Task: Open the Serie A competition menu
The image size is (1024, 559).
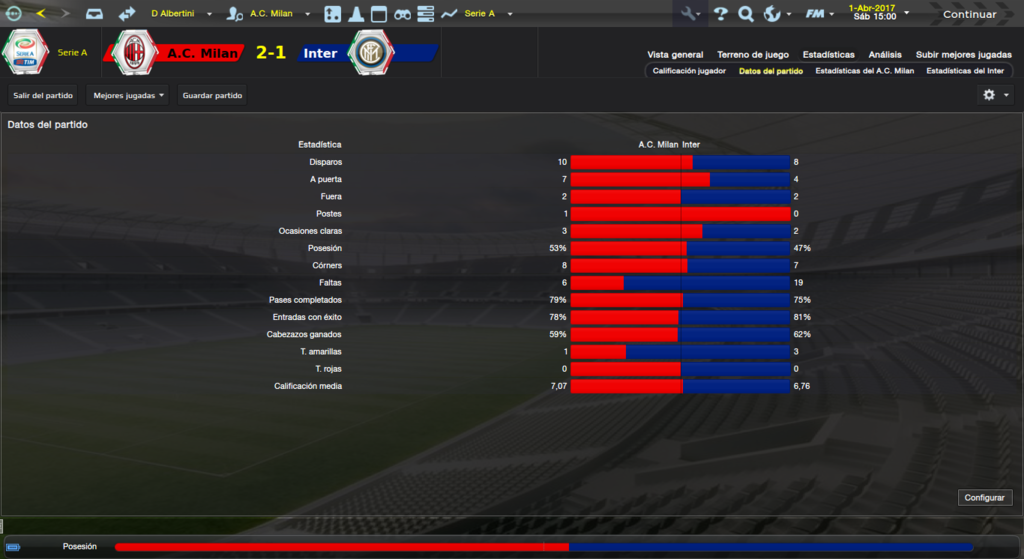Action: click(487, 14)
